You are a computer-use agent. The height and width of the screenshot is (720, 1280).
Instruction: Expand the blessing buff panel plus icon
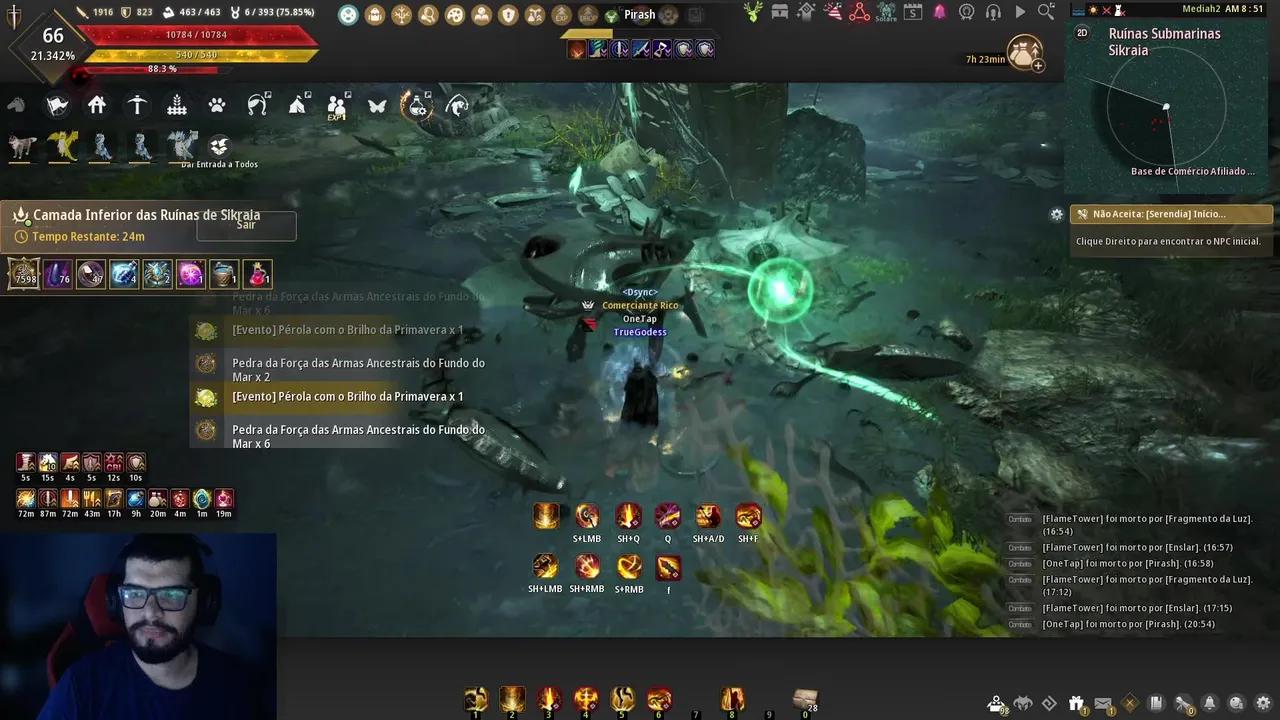(x=1037, y=66)
